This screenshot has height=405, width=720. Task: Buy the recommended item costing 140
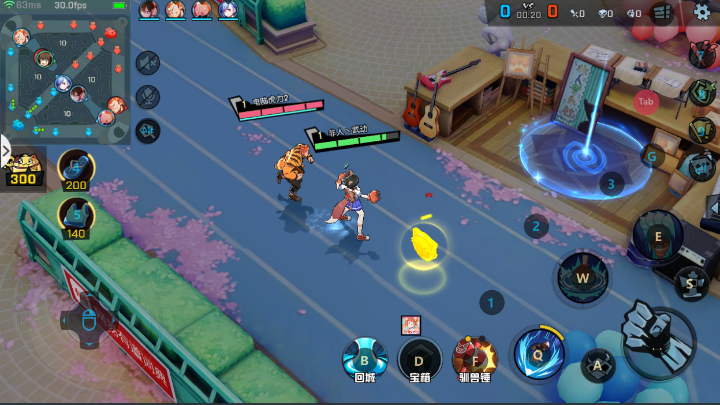pos(77,214)
